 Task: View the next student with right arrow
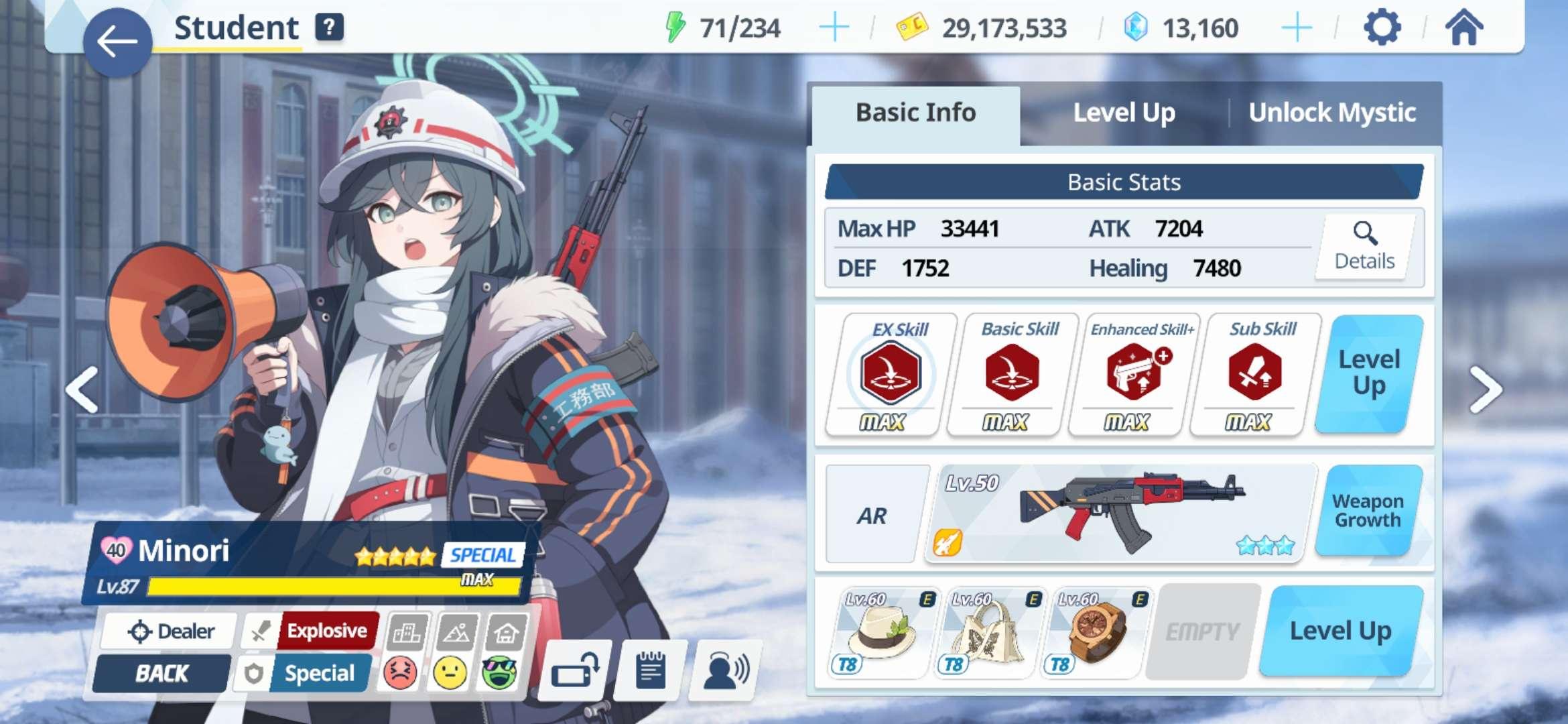tap(1486, 389)
